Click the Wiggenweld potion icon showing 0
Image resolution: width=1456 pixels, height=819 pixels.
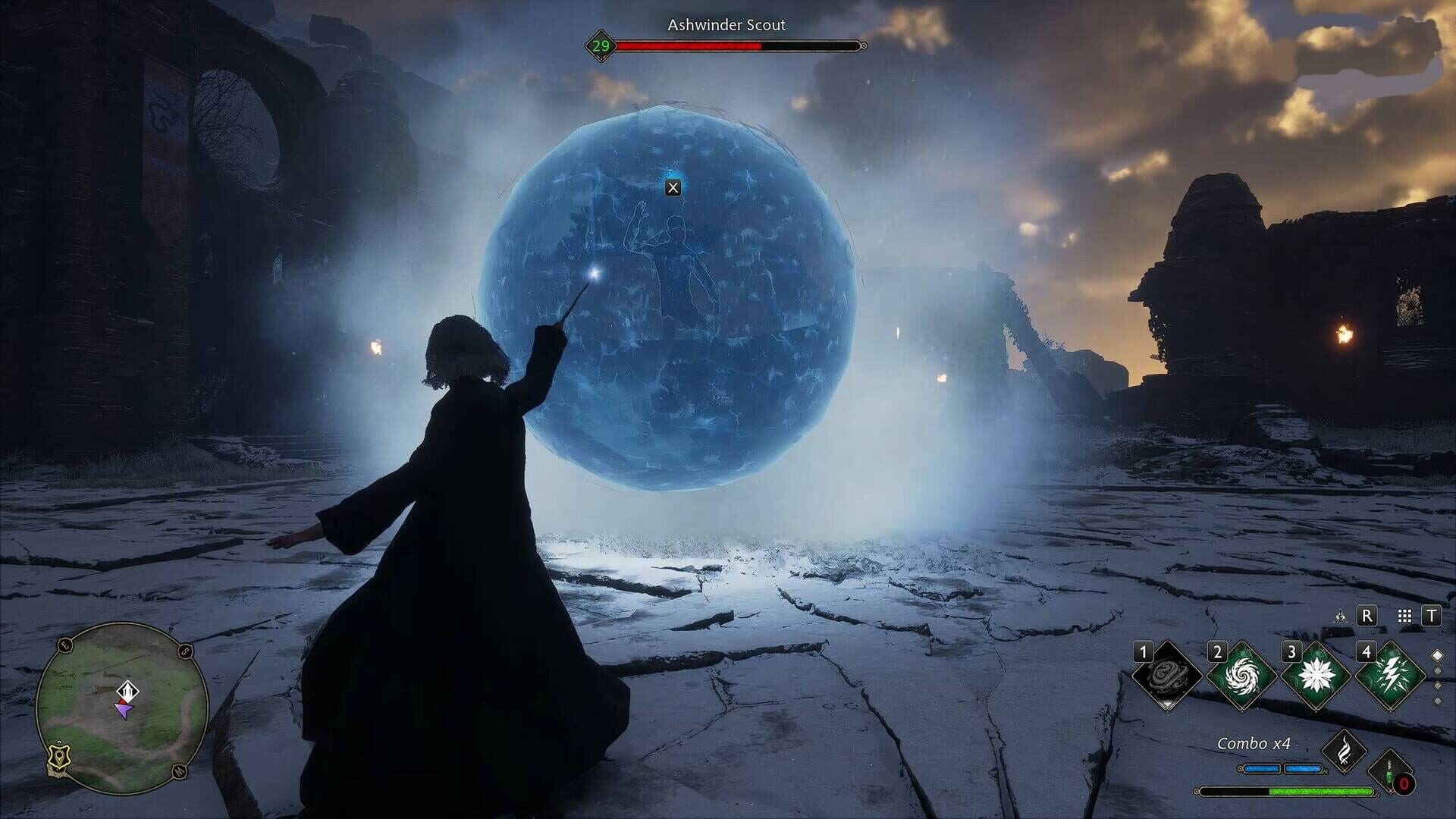pyautogui.click(x=1389, y=770)
